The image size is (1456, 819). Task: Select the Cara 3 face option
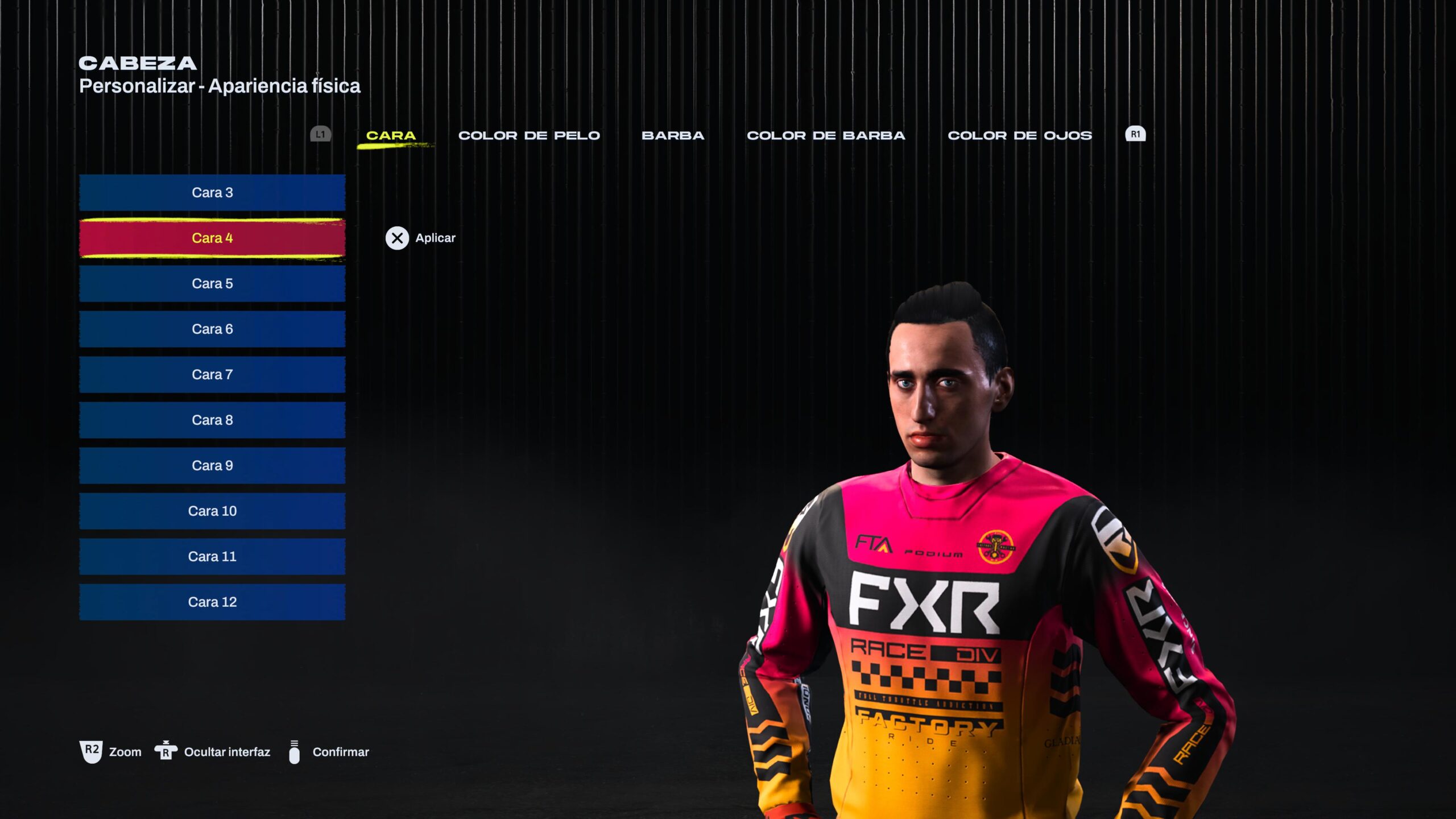[x=212, y=192]
